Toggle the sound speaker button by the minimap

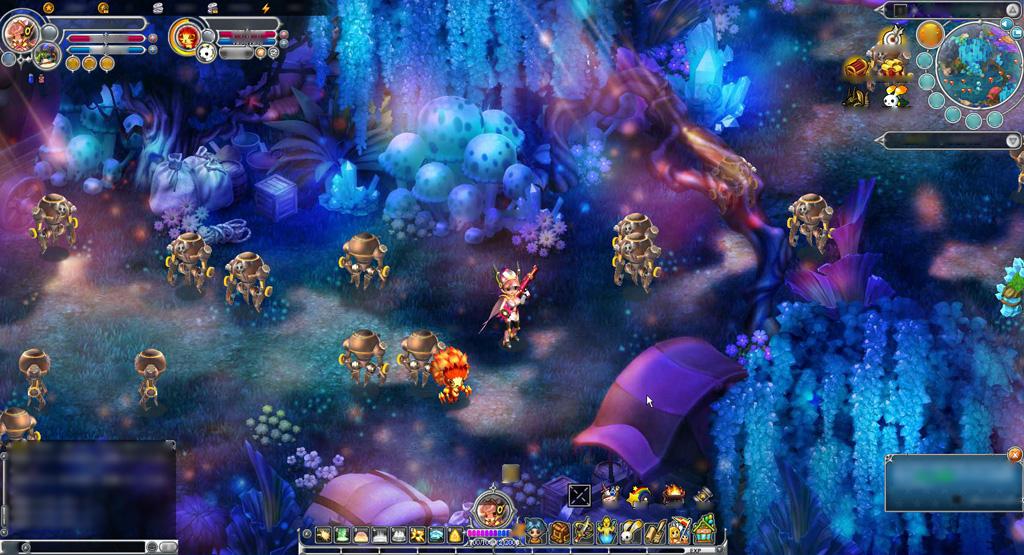1006,22
